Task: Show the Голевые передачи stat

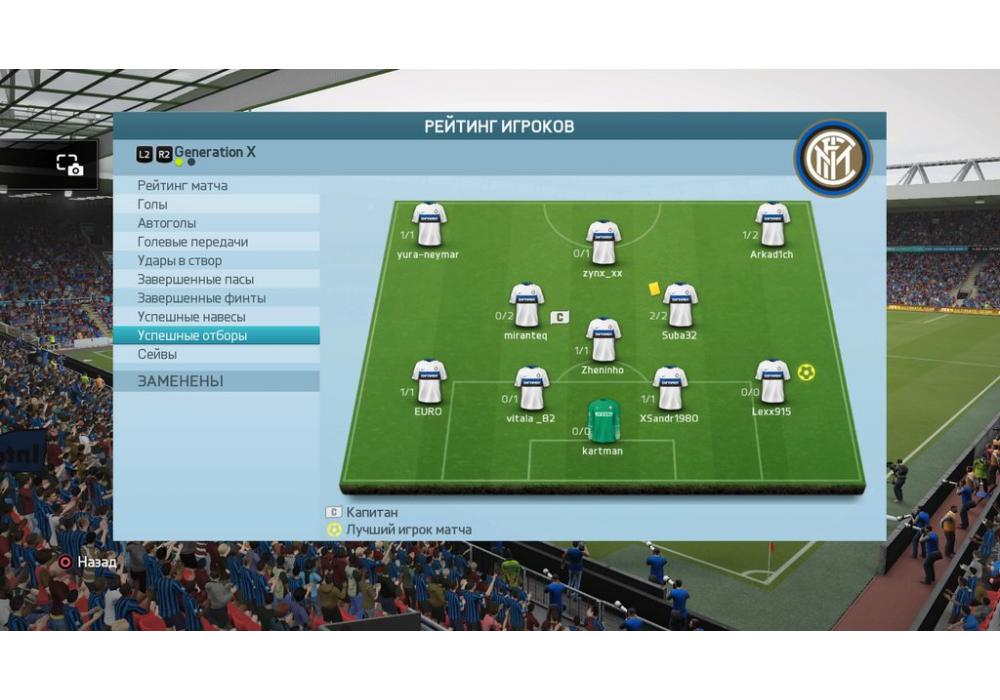Action: (x=216, y=242)
